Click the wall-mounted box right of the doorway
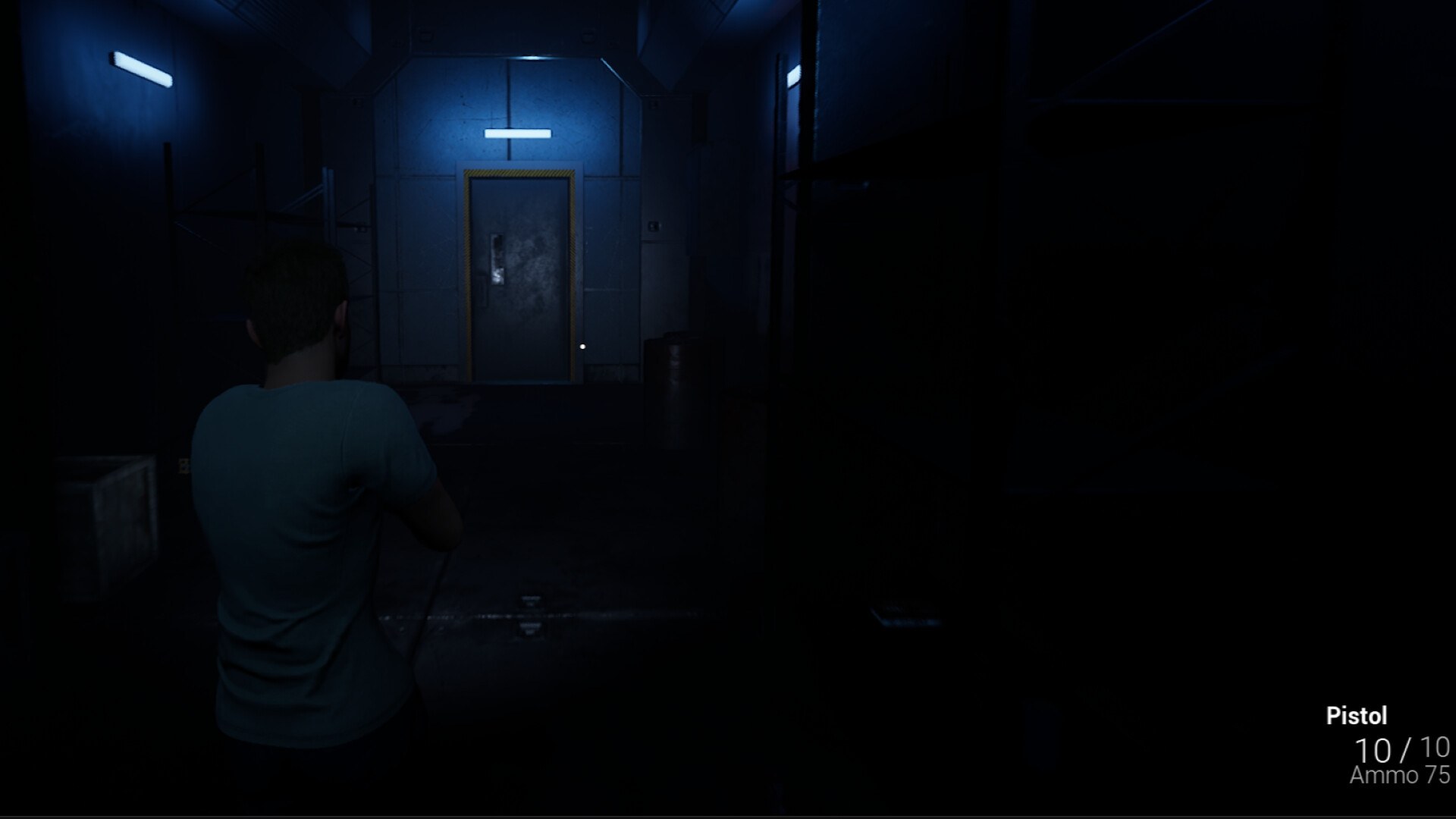This screenshot has width=1456, height=819. (x=653, y=104)
